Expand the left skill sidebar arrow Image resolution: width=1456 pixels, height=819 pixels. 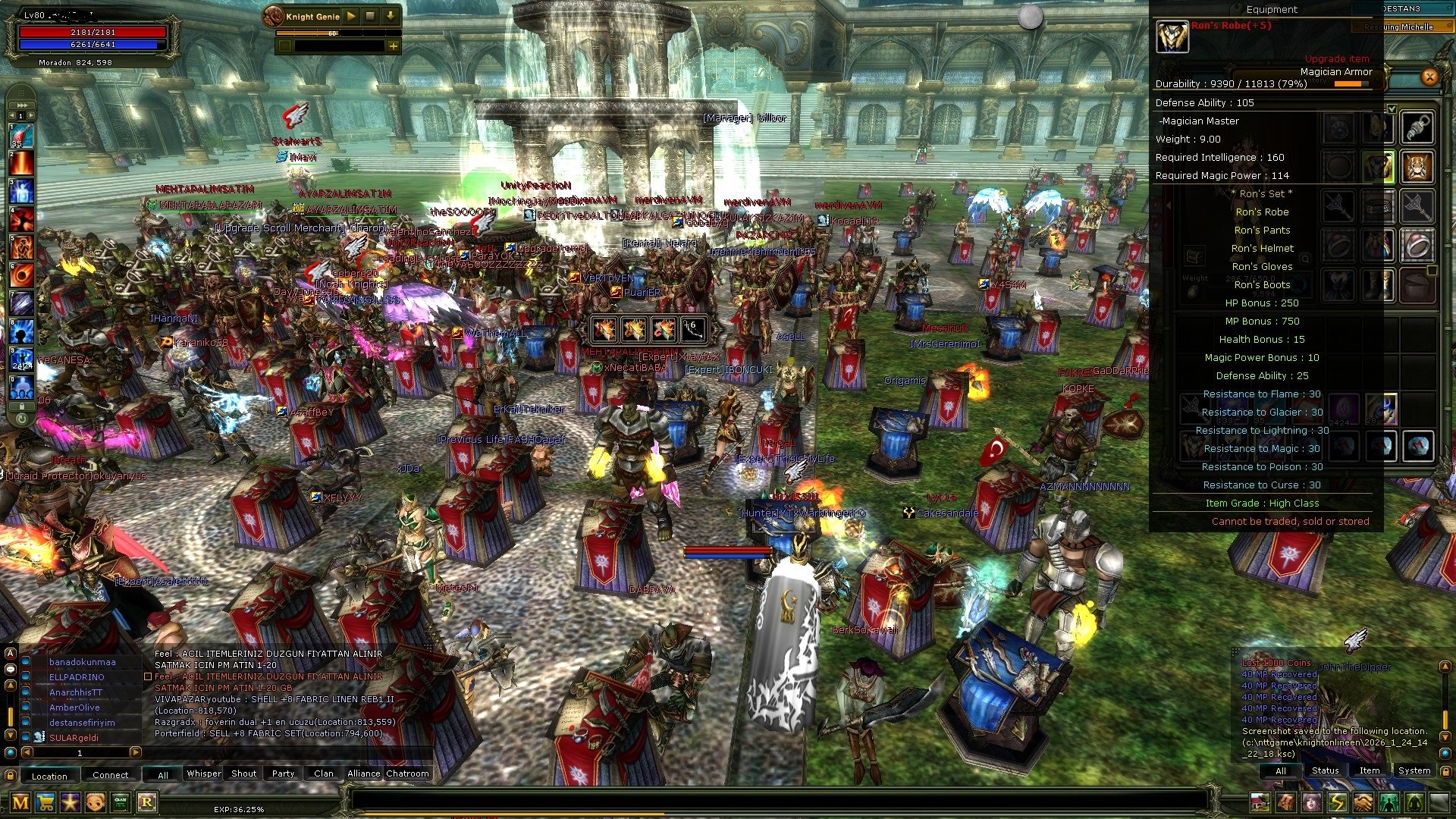coord(21,105)
